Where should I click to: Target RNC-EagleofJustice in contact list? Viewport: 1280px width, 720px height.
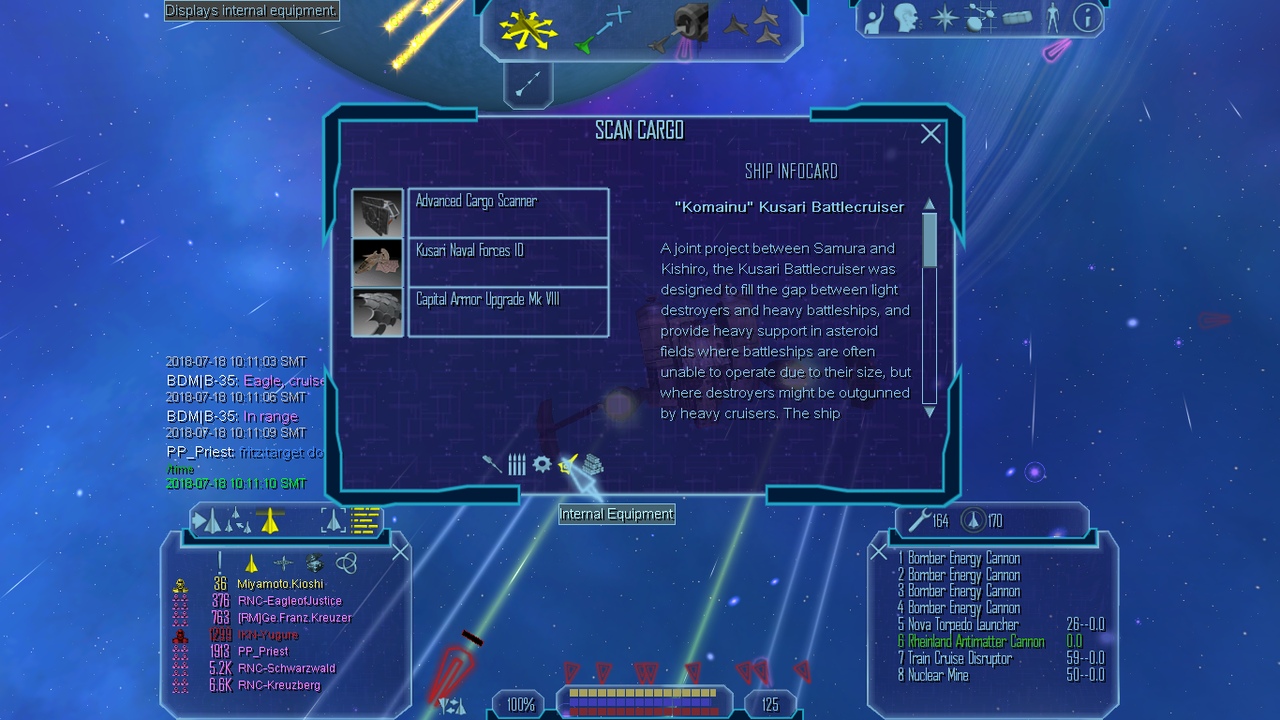289,601
